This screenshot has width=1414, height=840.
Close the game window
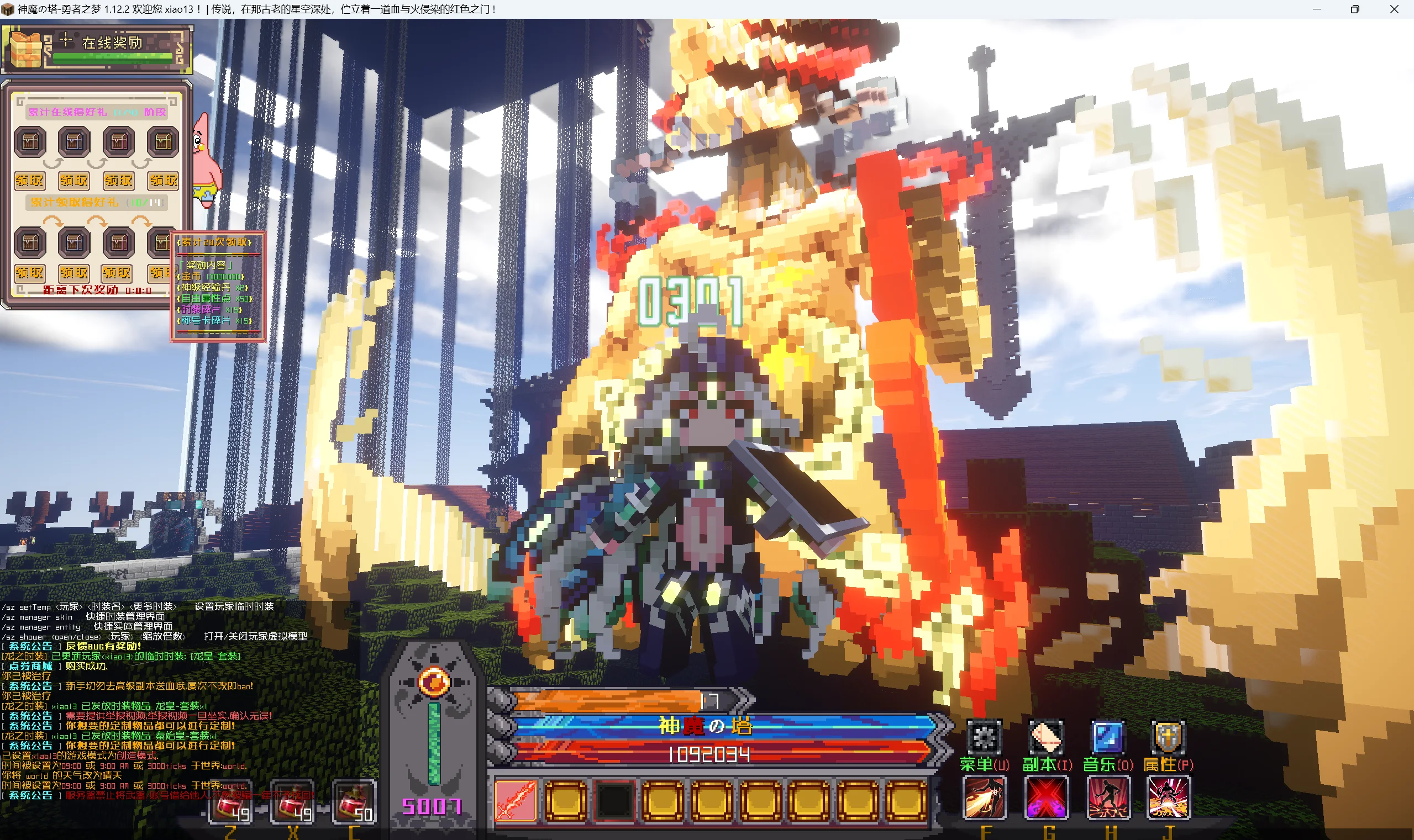[x=1394, y=9]
